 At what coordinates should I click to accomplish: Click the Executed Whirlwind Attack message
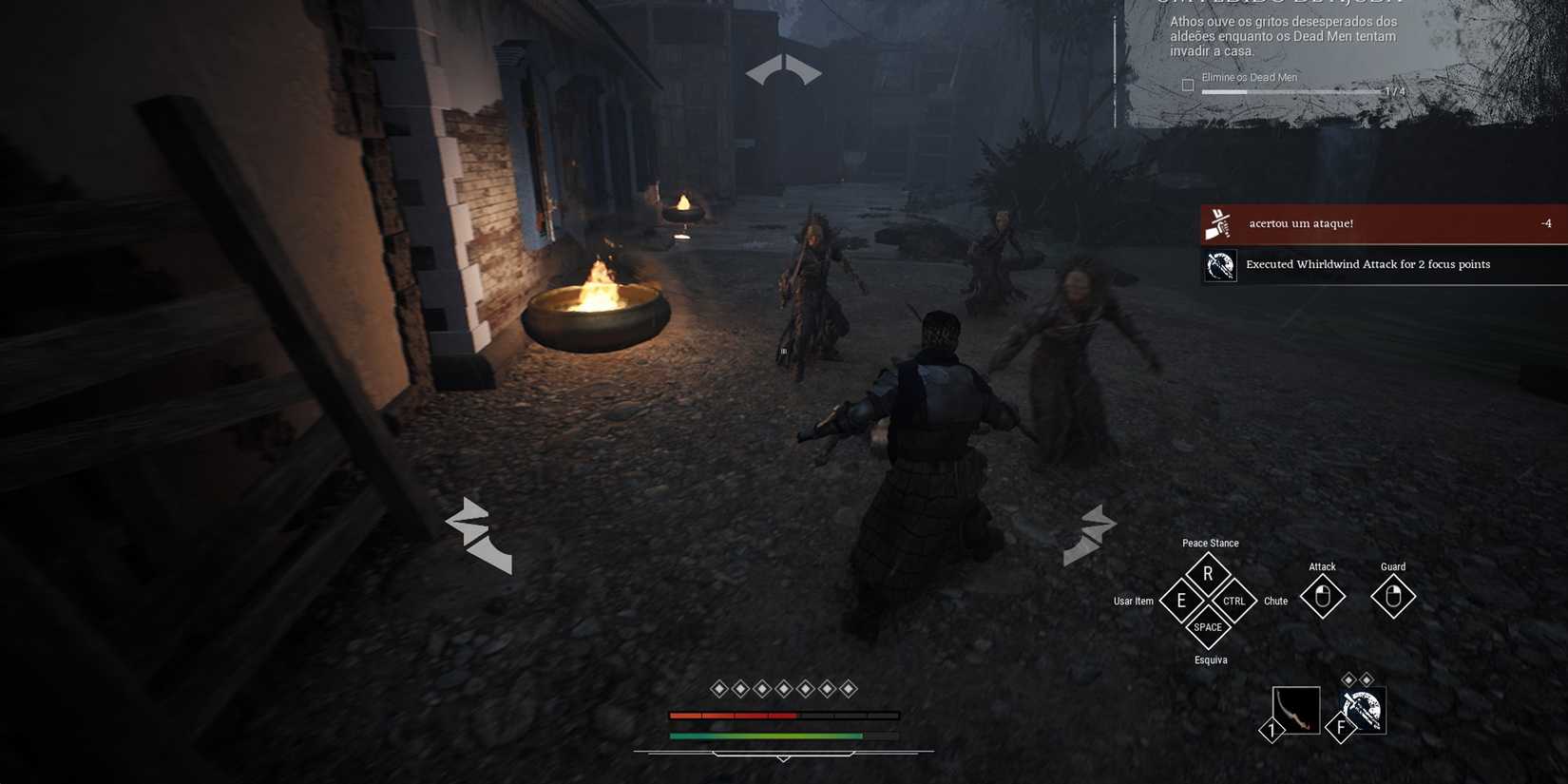[x=1368, y=264]
